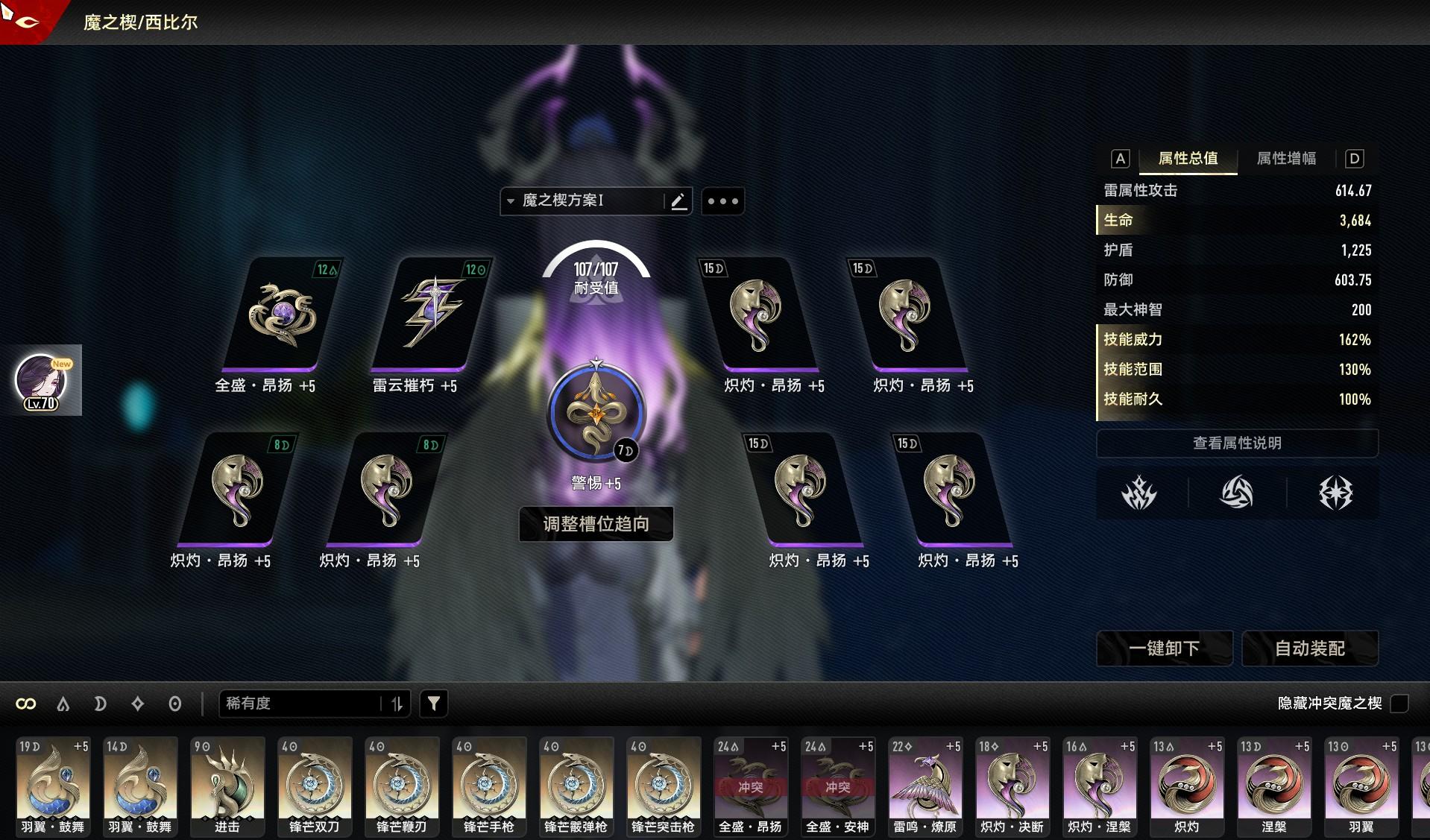Select the equipped 雷云摧朽 +5 wedge slot
The image size is (1430, 840).
pos(431,315)
